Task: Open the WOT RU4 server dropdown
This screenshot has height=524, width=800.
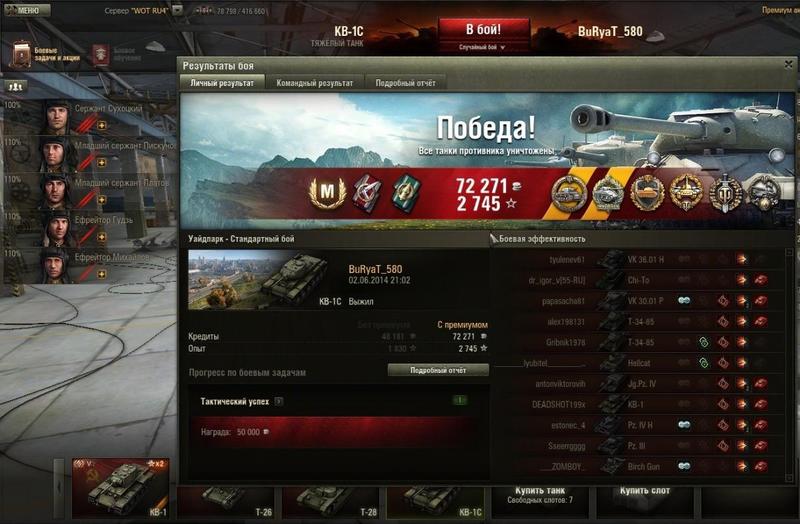Action: [x=176, y=10]
